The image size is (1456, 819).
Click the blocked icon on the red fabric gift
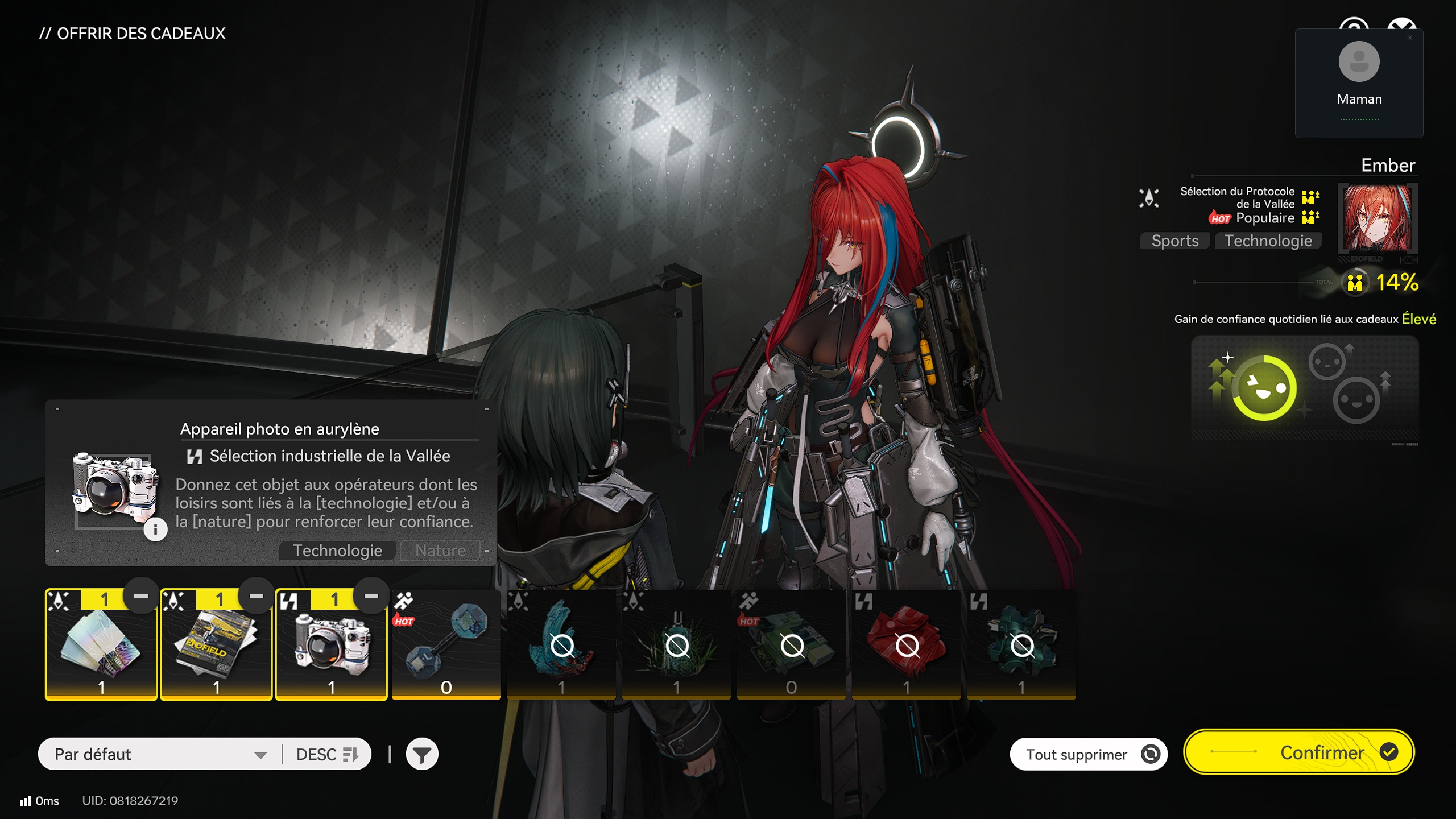tap(906, 646)
